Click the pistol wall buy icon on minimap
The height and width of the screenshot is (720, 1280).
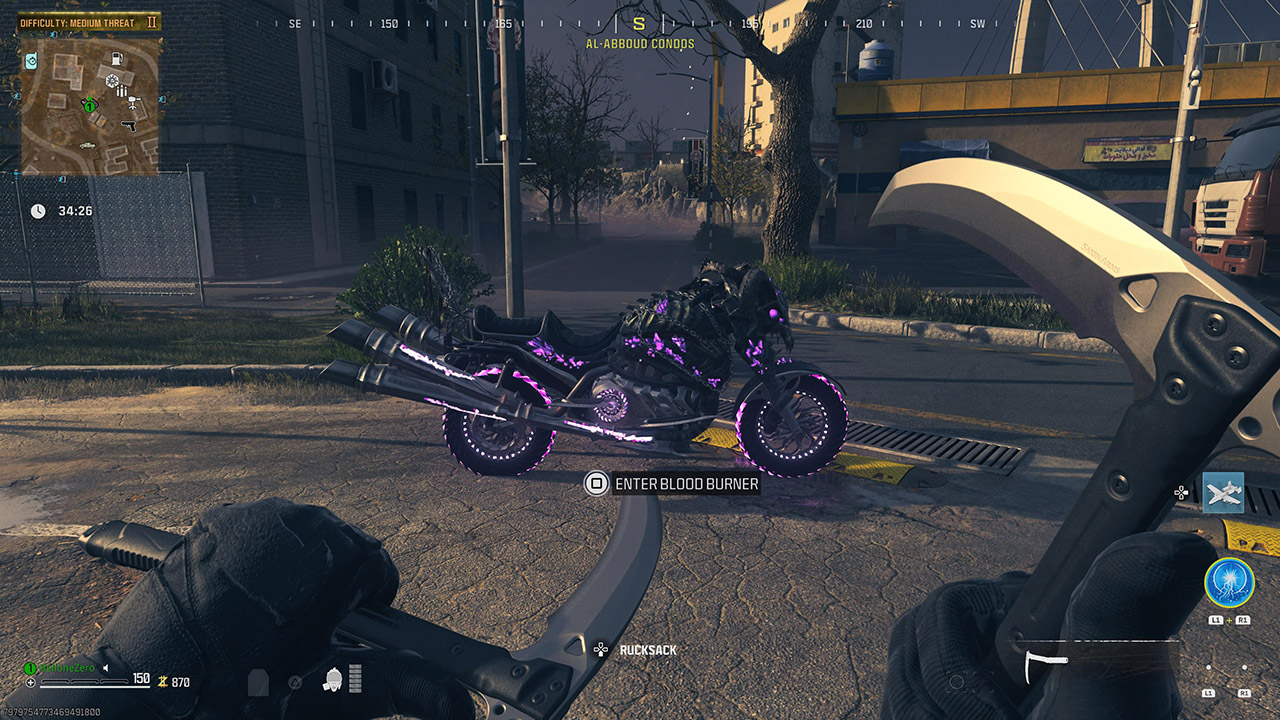[129, 127]
